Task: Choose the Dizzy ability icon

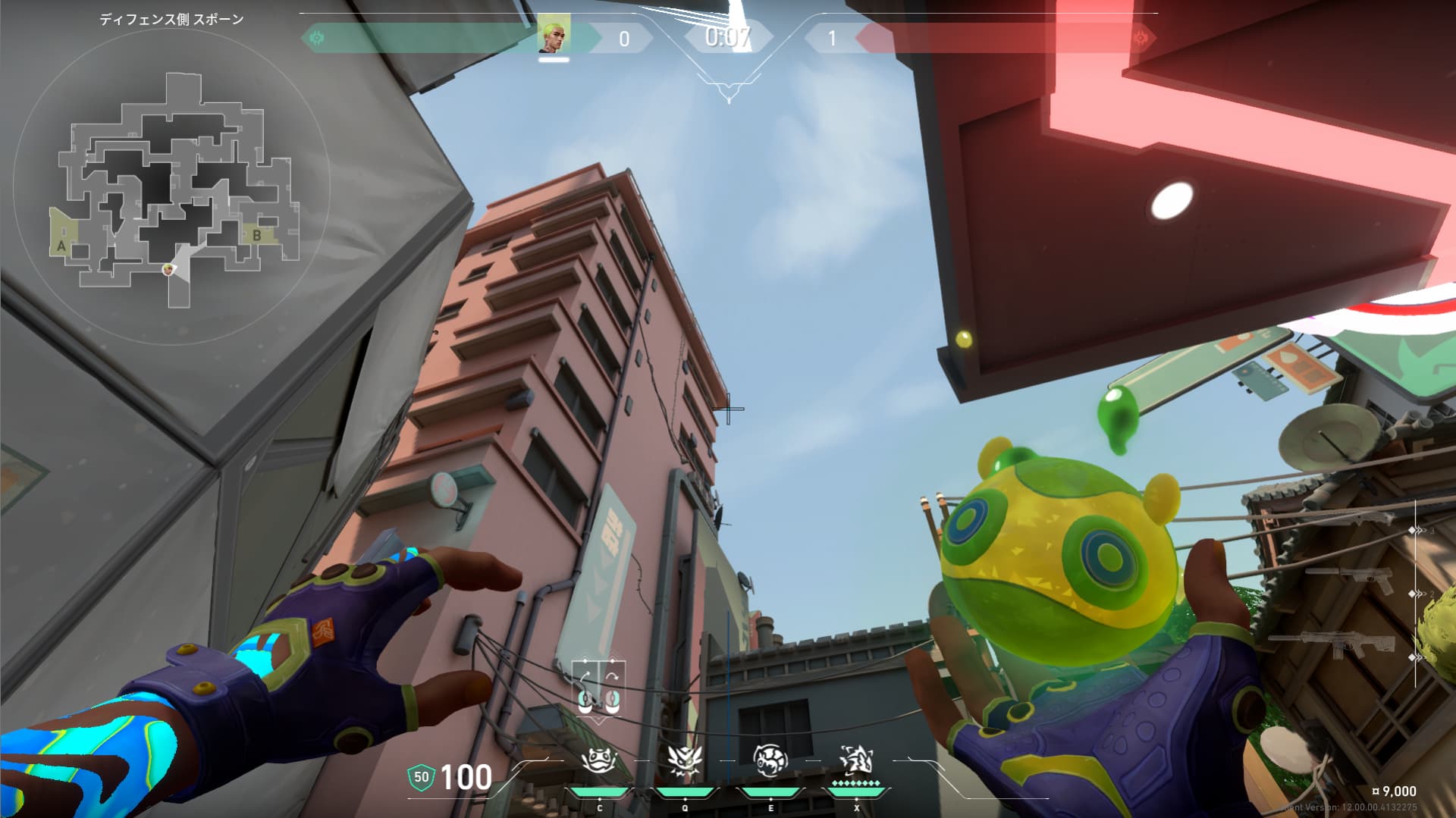Action: pos(770,760)
